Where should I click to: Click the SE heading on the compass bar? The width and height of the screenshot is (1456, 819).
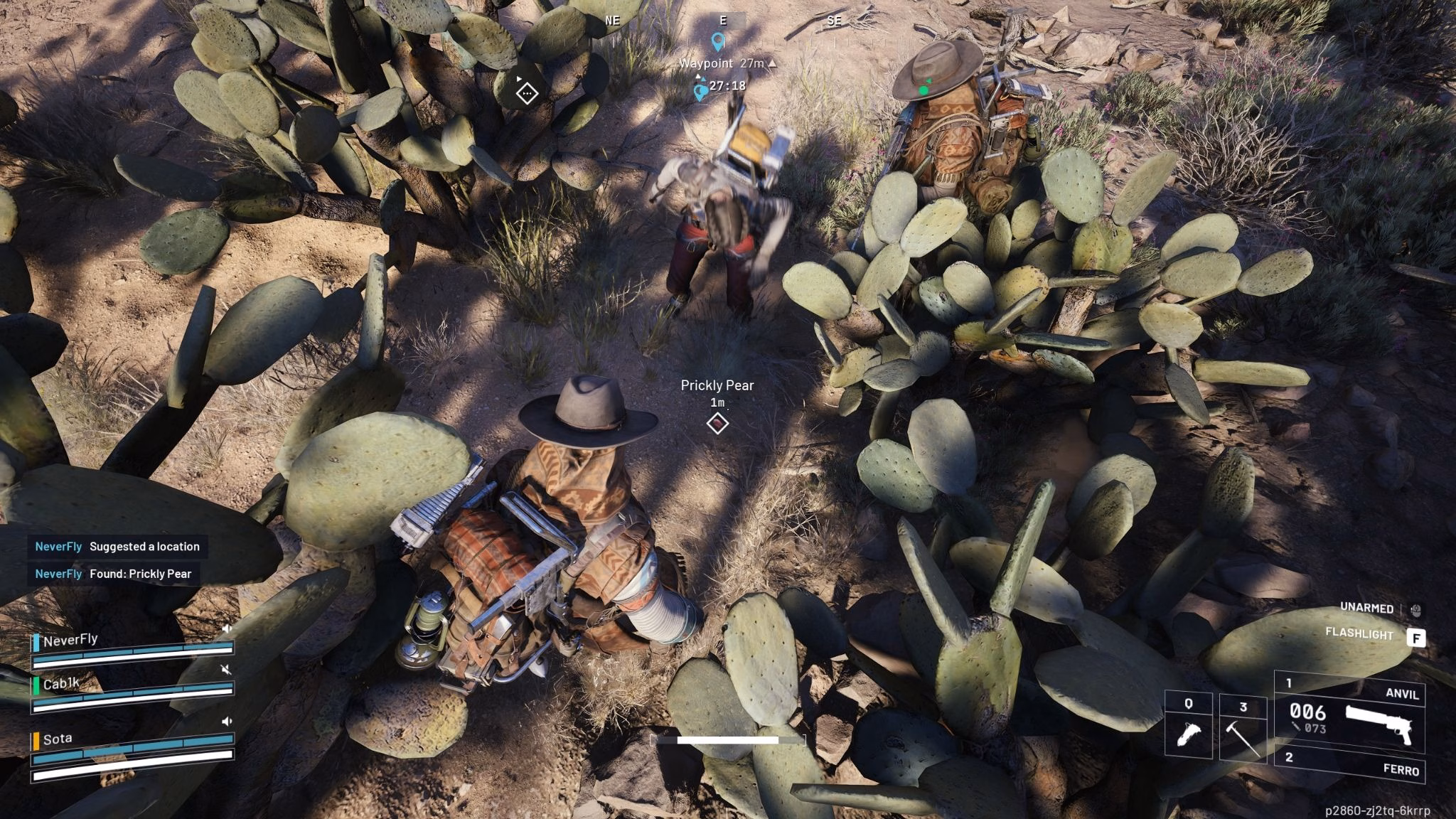(835, 20)
